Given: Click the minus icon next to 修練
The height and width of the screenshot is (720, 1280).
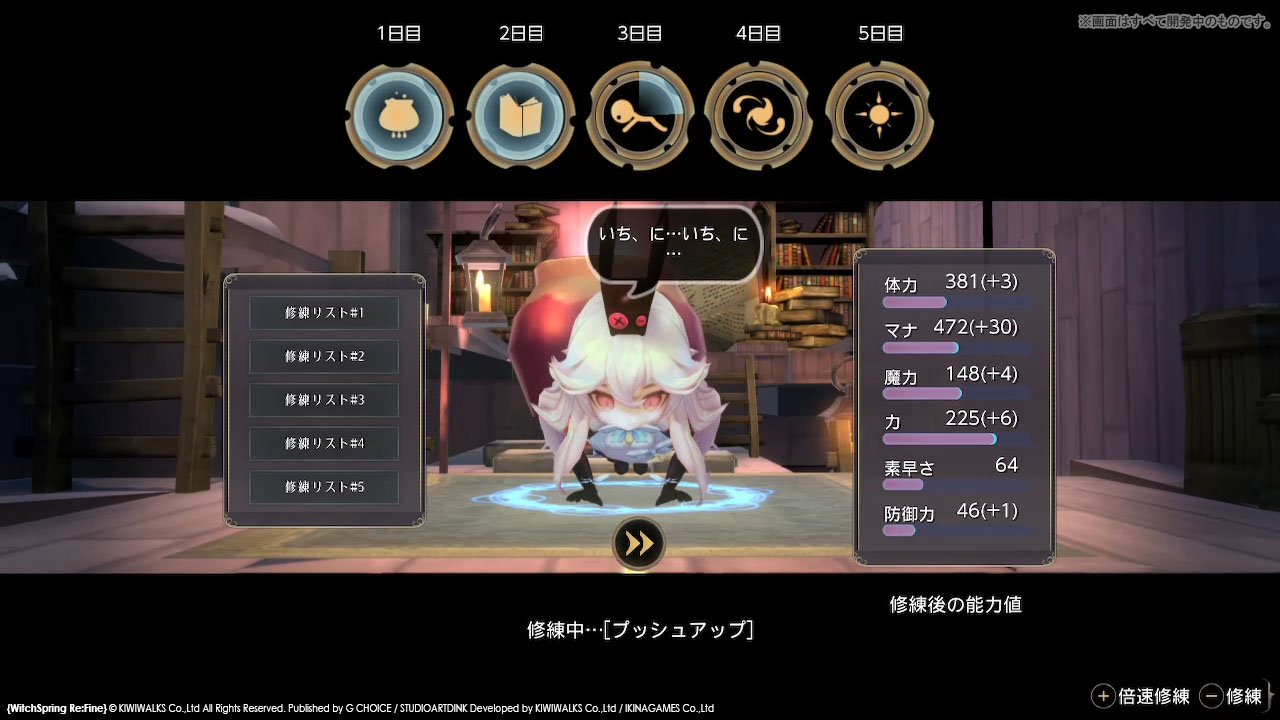Looking at the screenshot, I should tap(1213, 695).
